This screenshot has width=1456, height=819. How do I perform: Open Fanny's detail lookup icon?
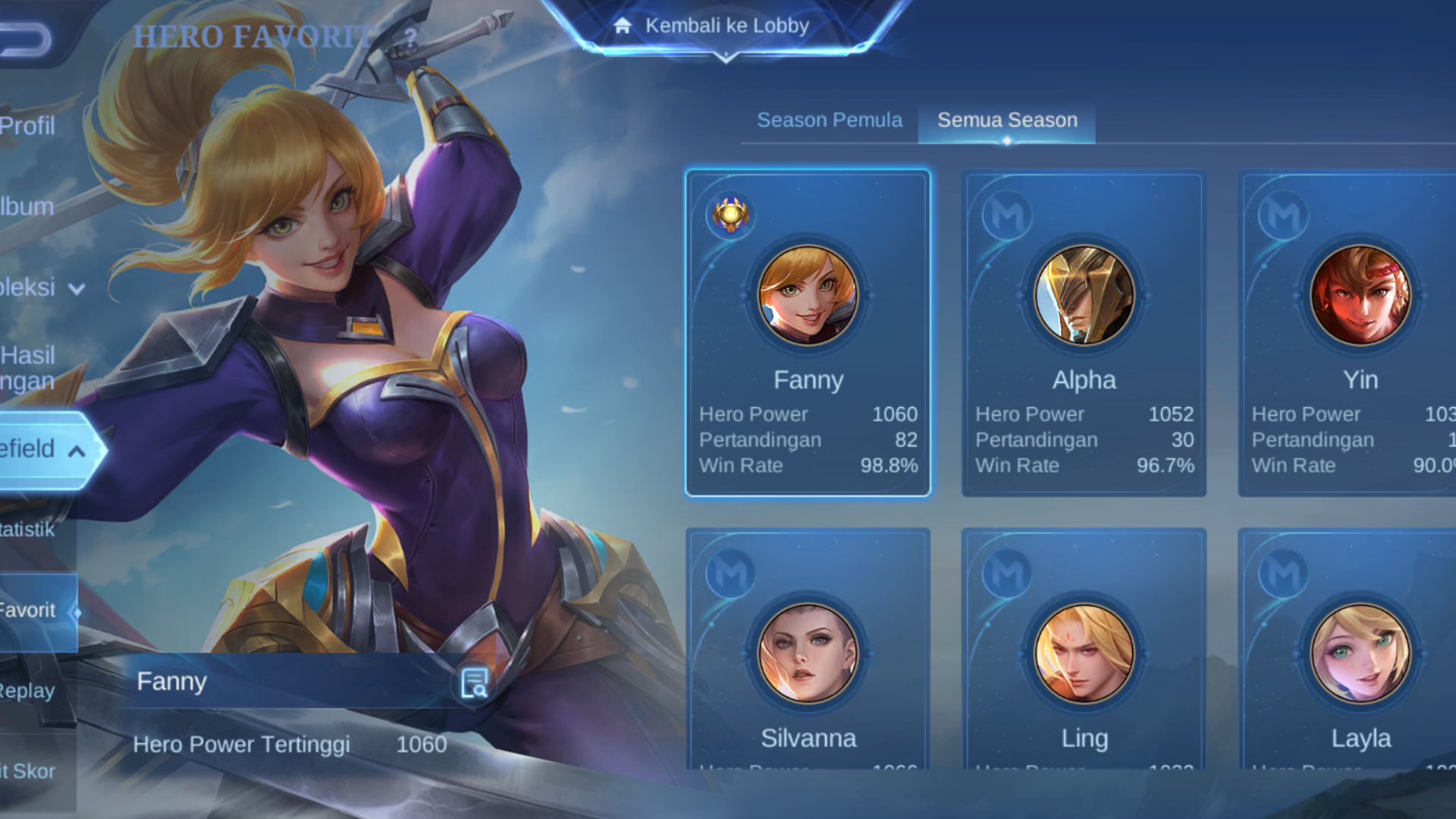click(x=475, y=683)
